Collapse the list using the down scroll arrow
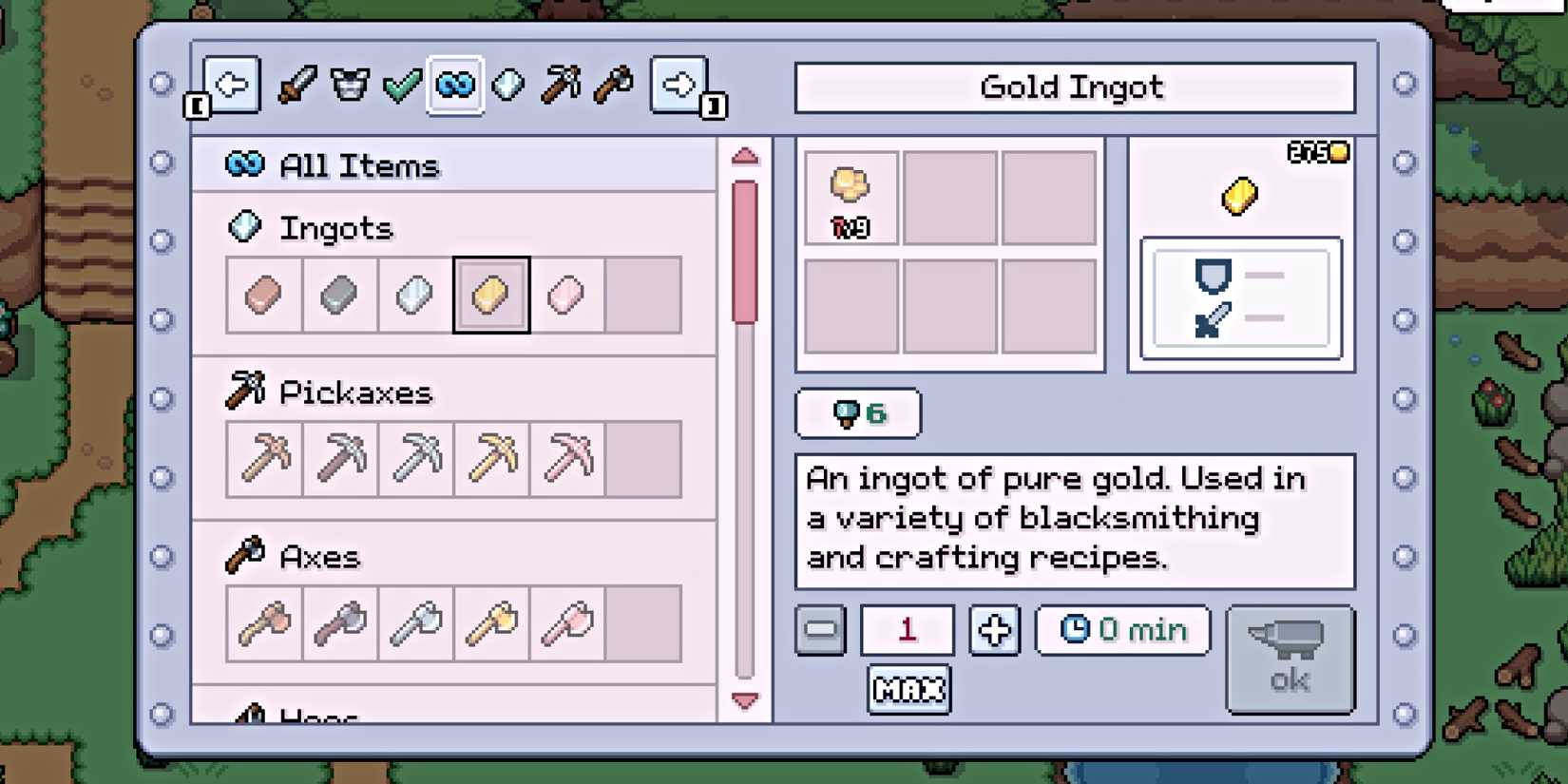The image size is (1568, 784). (x=745, y=701)
